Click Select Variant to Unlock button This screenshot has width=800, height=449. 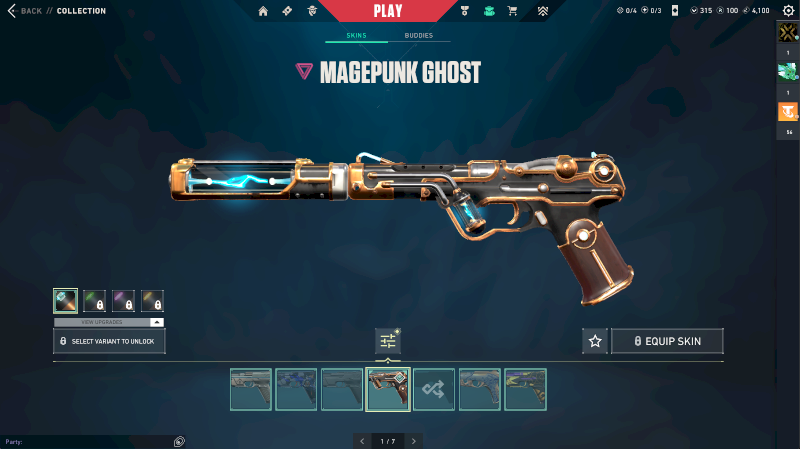pos(109,341)
